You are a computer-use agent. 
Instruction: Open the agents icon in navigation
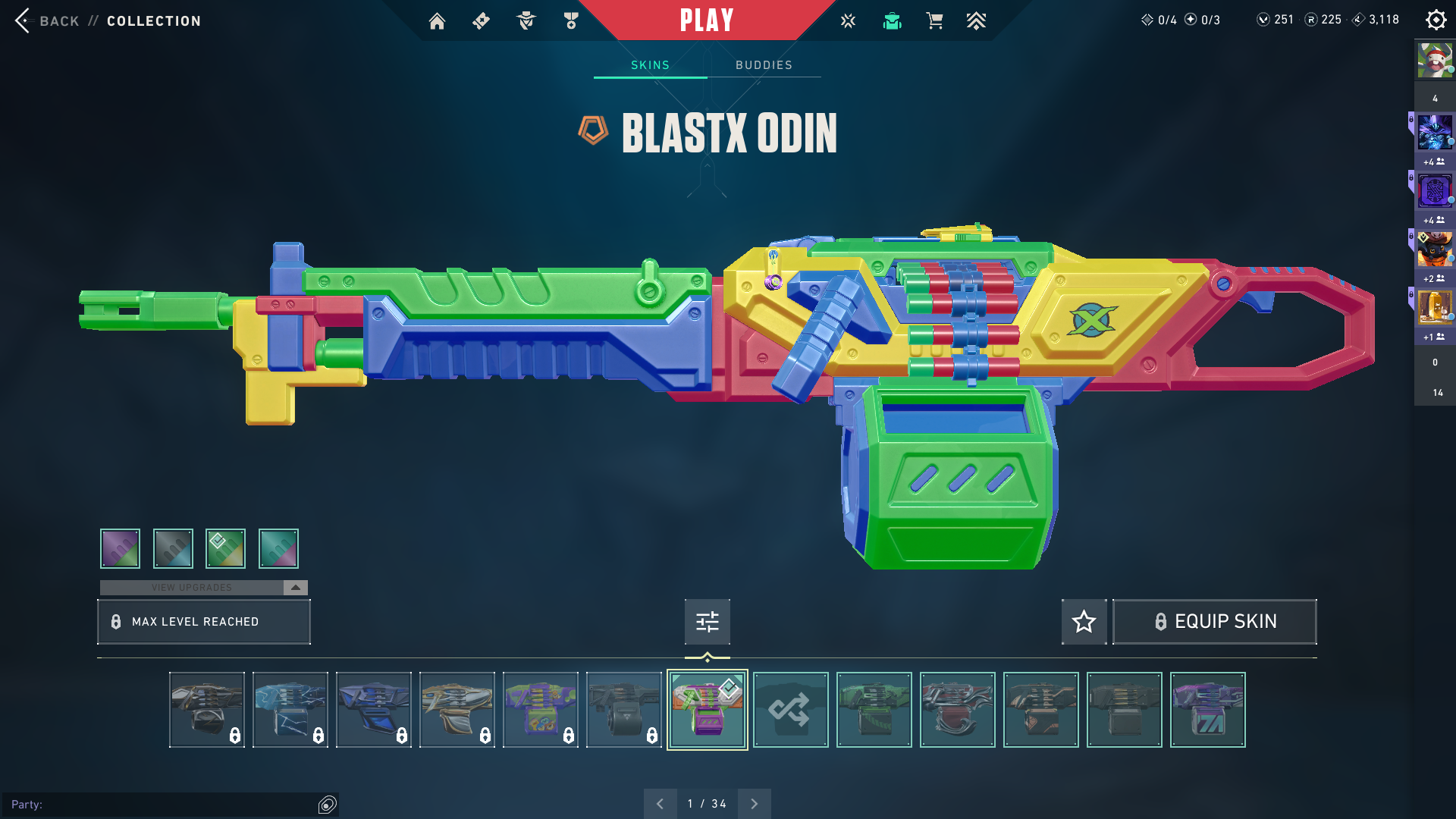click(x=526, y=21)
